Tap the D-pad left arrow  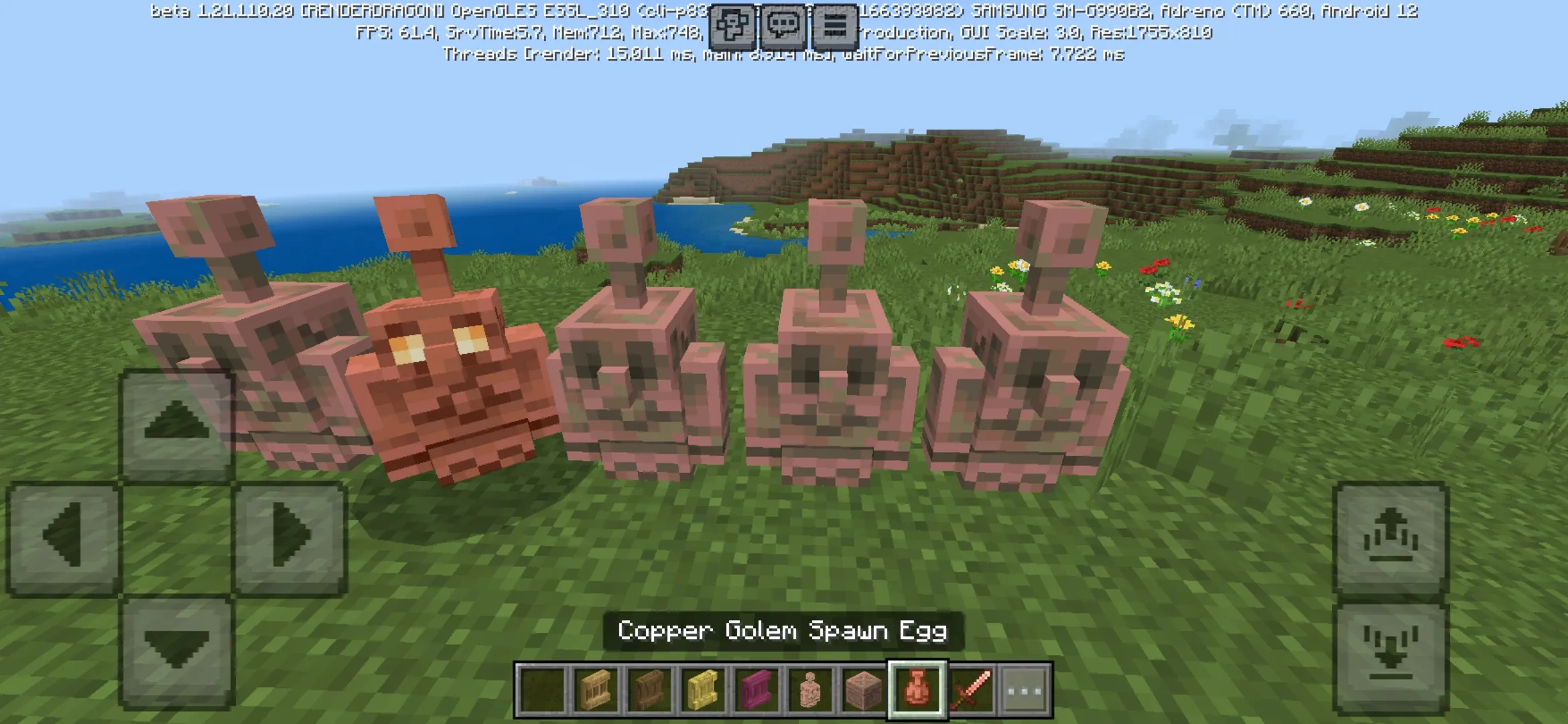pyautogui.click(x=64, y=537)
